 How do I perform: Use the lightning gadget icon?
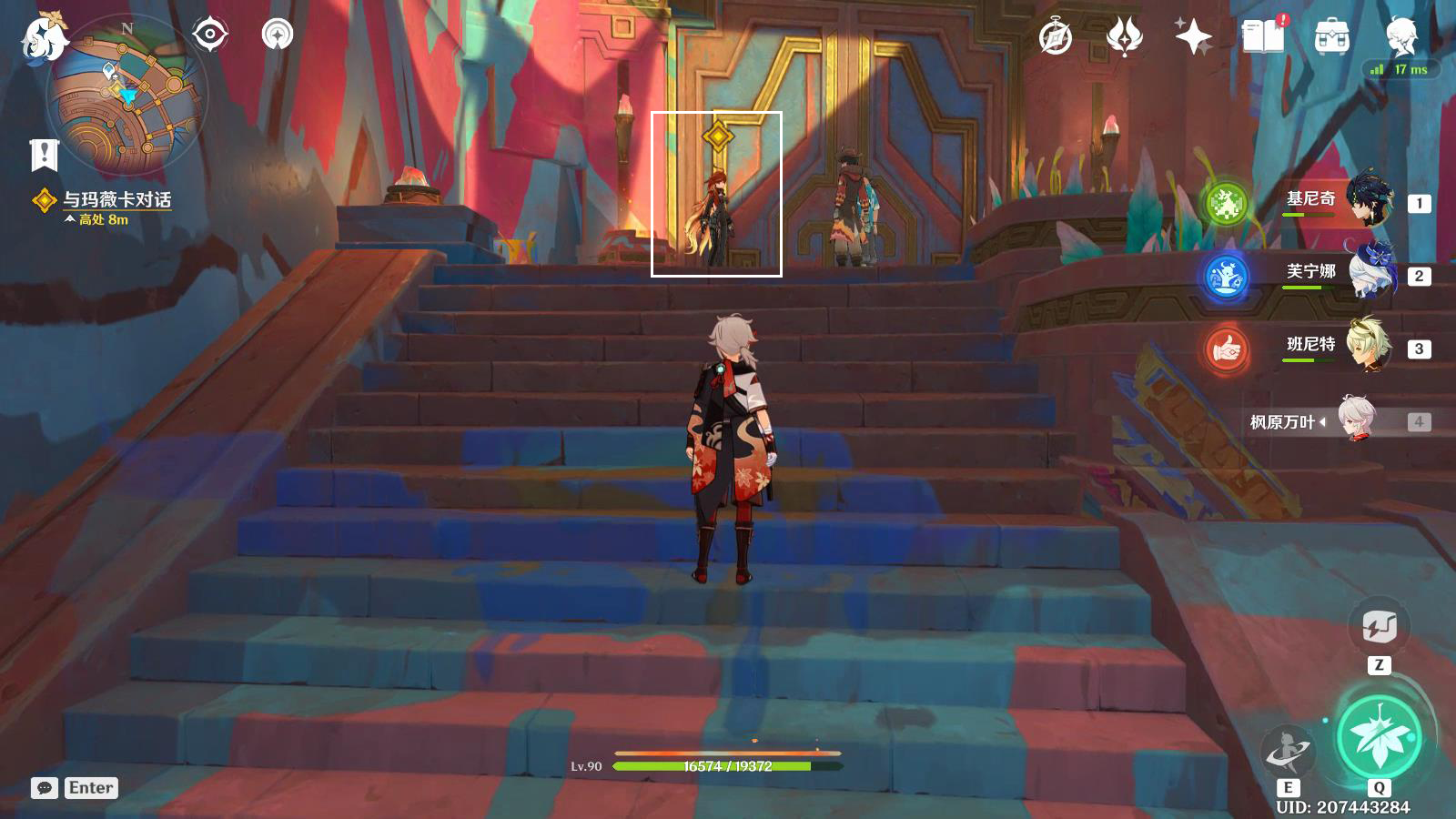1379,627
